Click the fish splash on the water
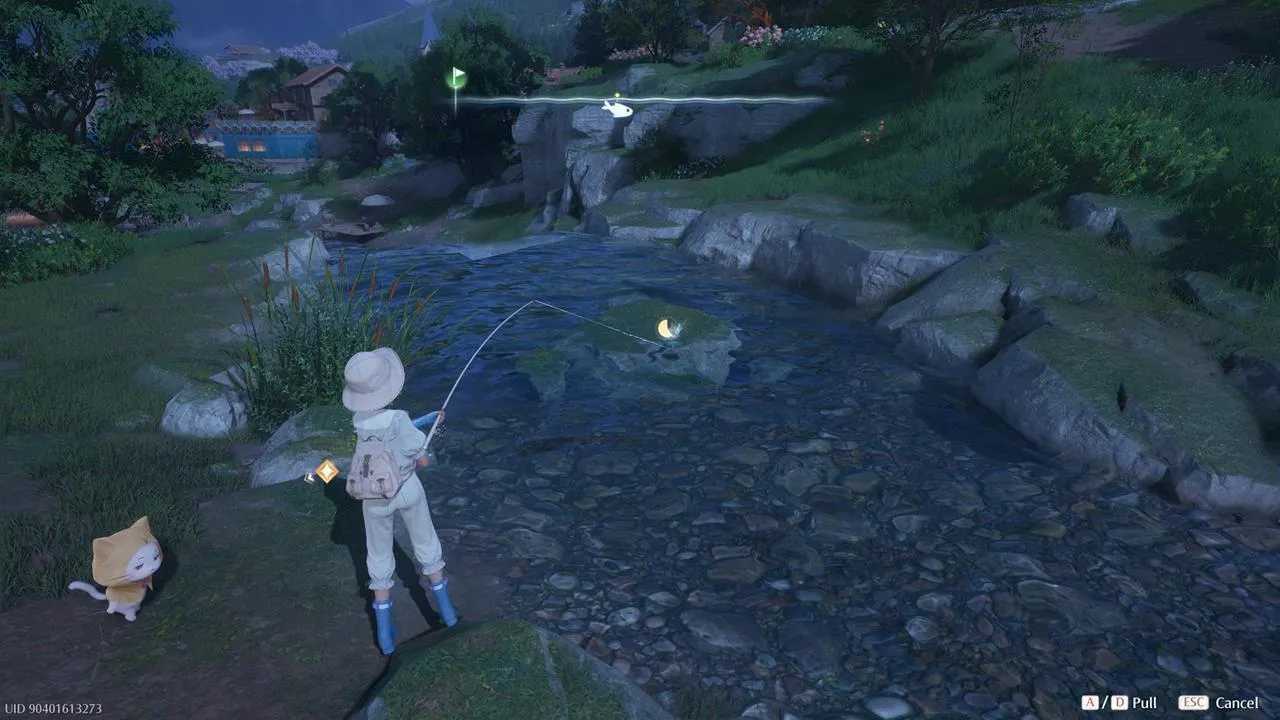This screenshot has height=720, width=1280. tap(679, 327)
